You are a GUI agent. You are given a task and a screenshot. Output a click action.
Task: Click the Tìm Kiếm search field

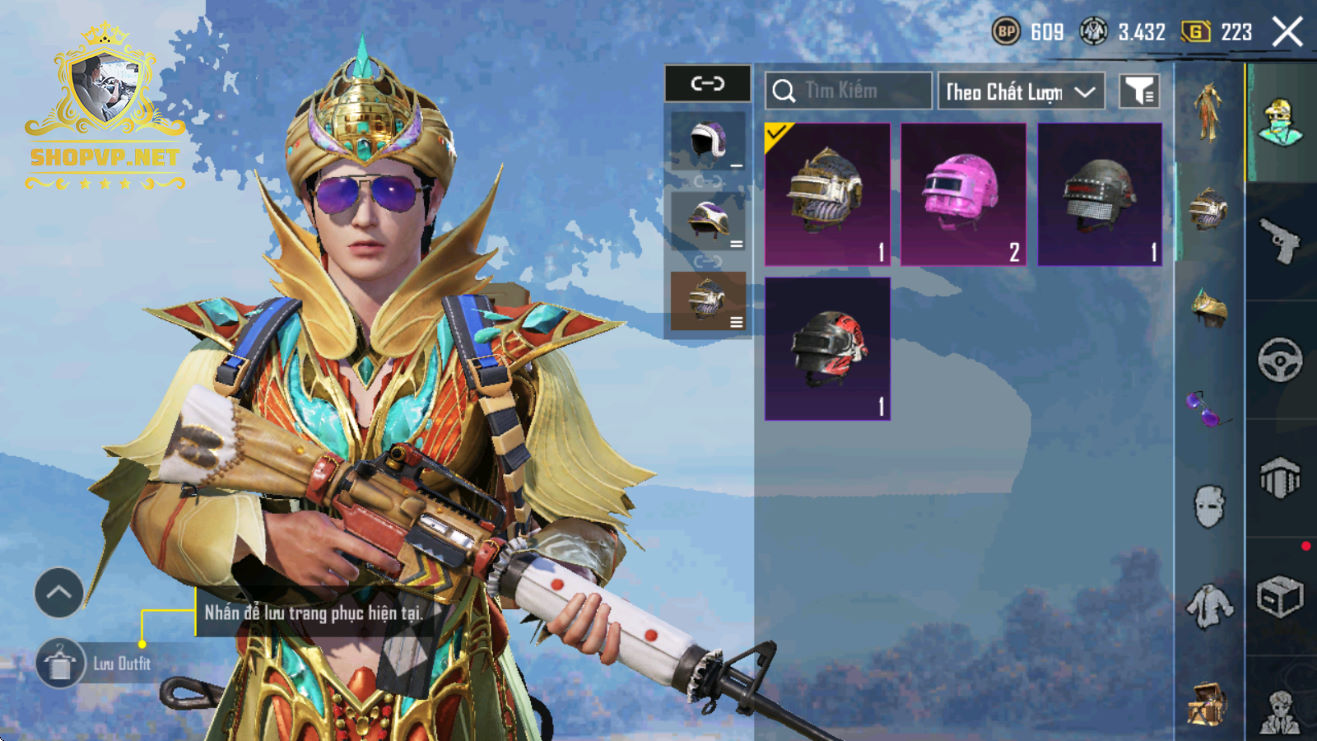click(x=848, y=91)
